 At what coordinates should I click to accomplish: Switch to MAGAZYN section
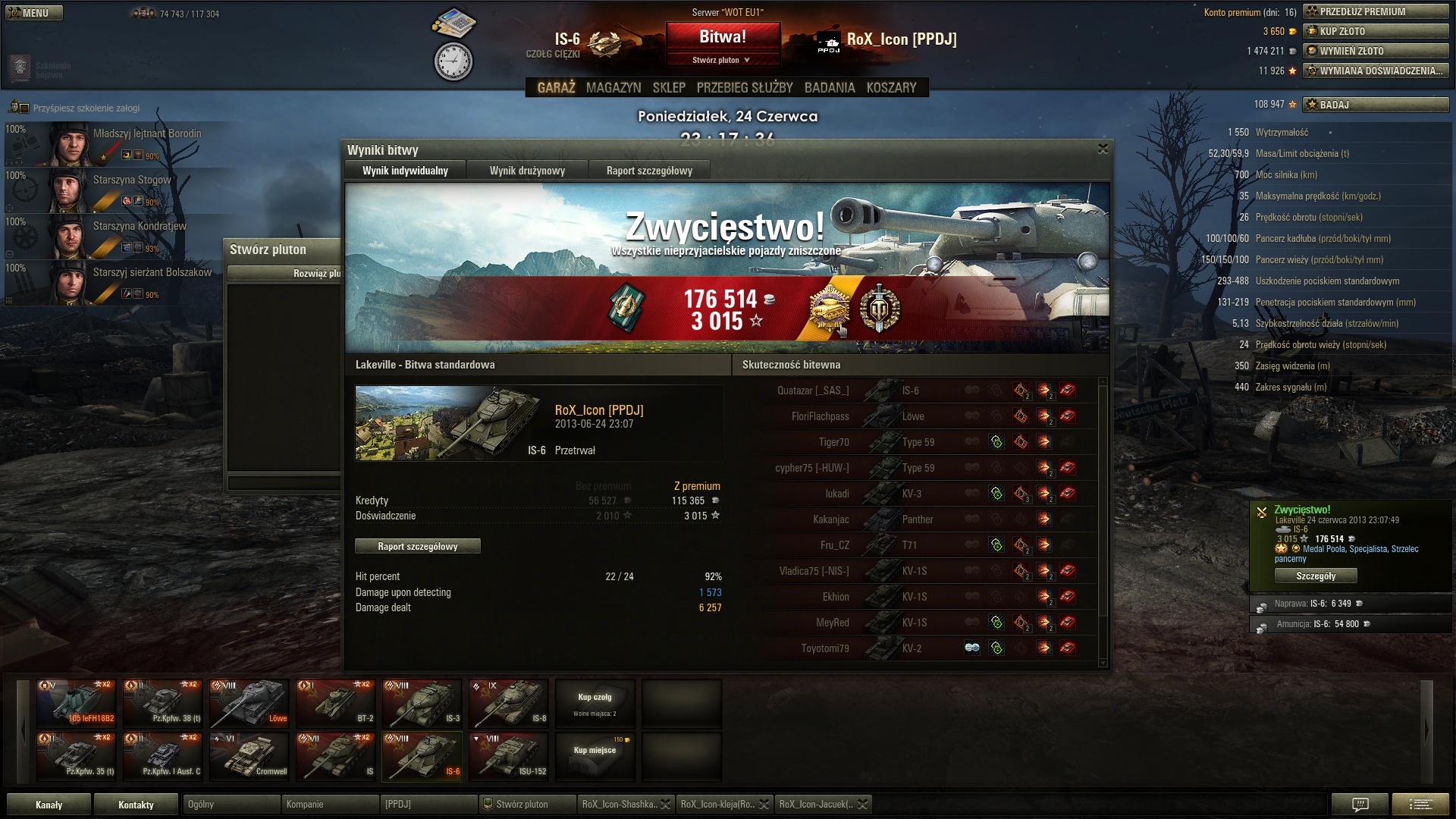coord(613,88)
